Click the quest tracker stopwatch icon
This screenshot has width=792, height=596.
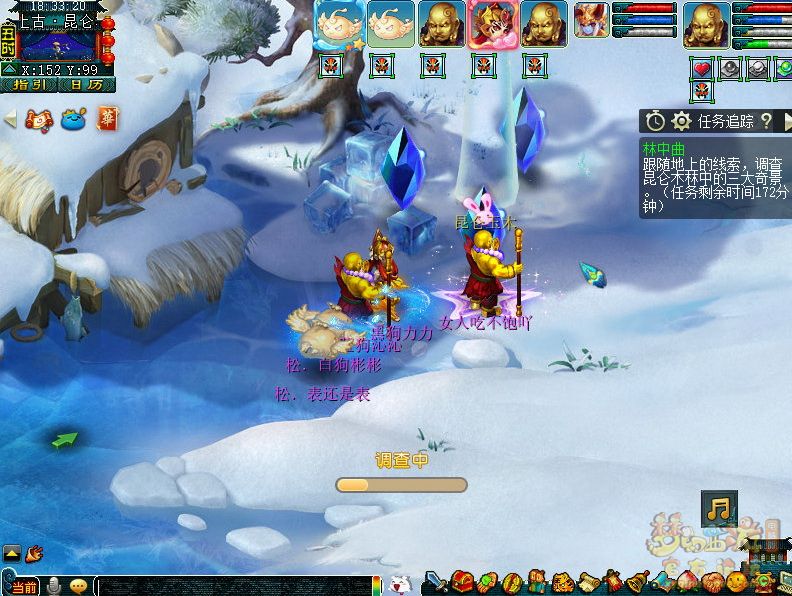coord(655,121)
